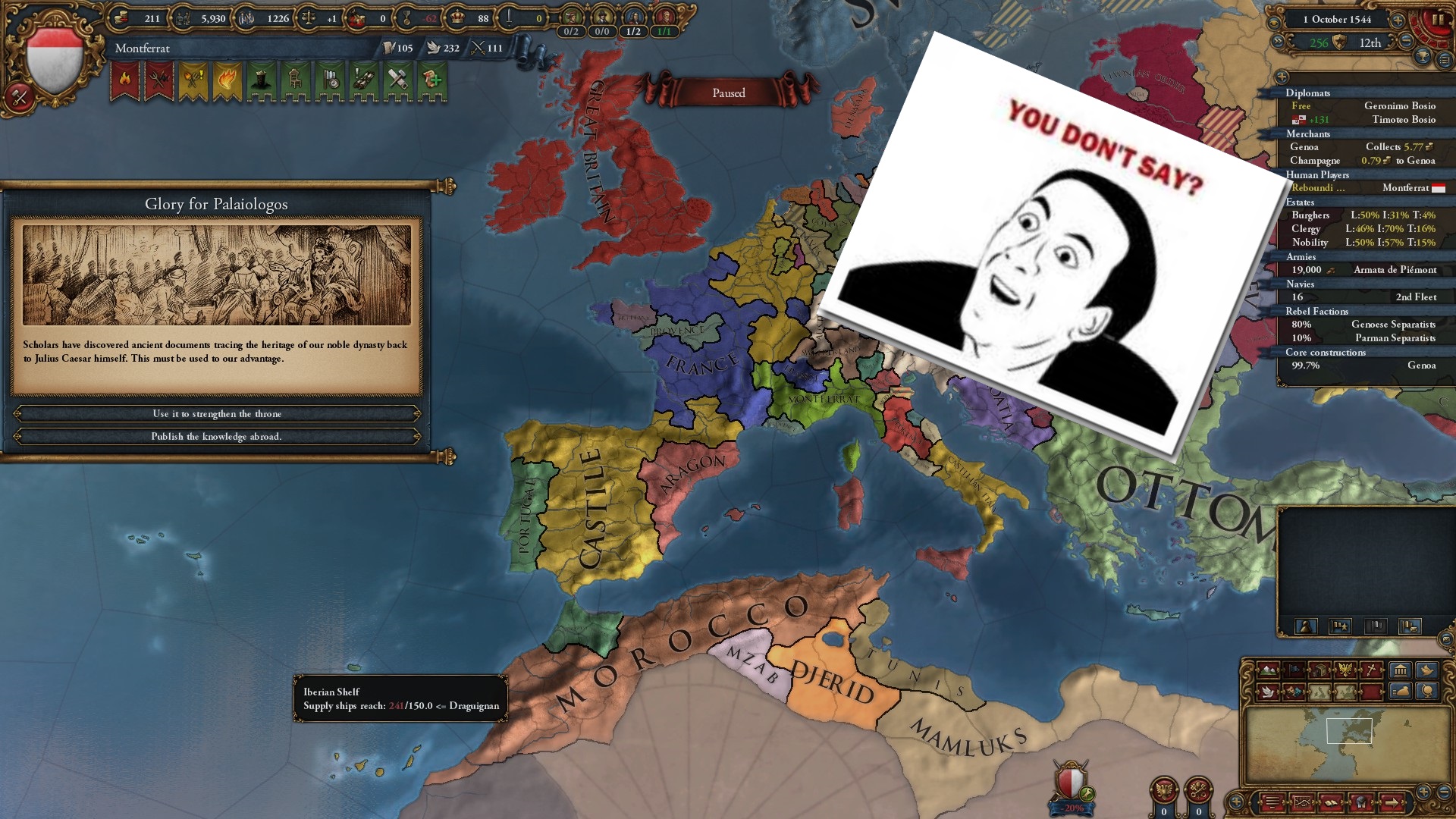Image resolution: width=1456 pixels, height=819 pixels.
Task: Open the globe exploration macrobuilder icon
Action: 1426,692
